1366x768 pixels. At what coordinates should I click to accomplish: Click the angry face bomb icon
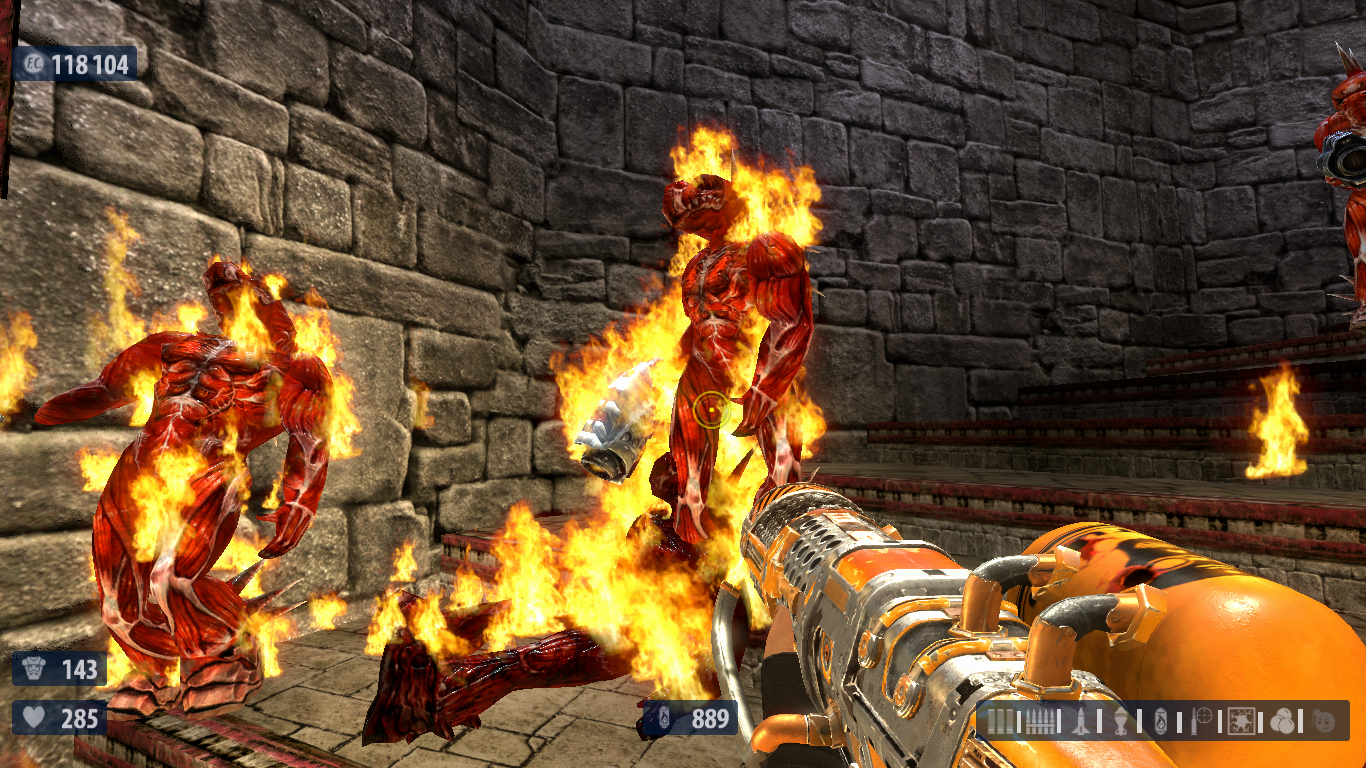point(1324,720)
